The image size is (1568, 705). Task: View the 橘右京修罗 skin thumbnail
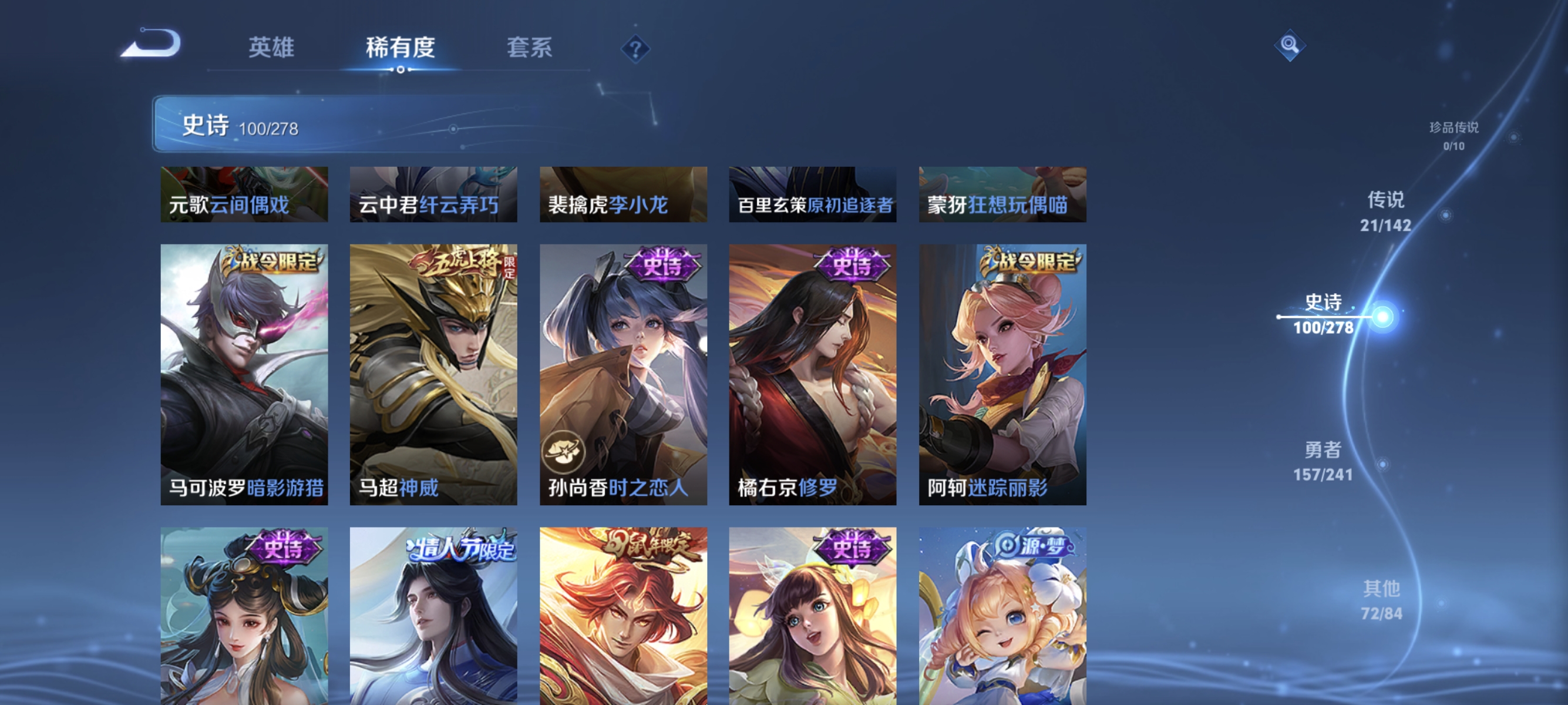pyautogui.click(x=813, y=374)
